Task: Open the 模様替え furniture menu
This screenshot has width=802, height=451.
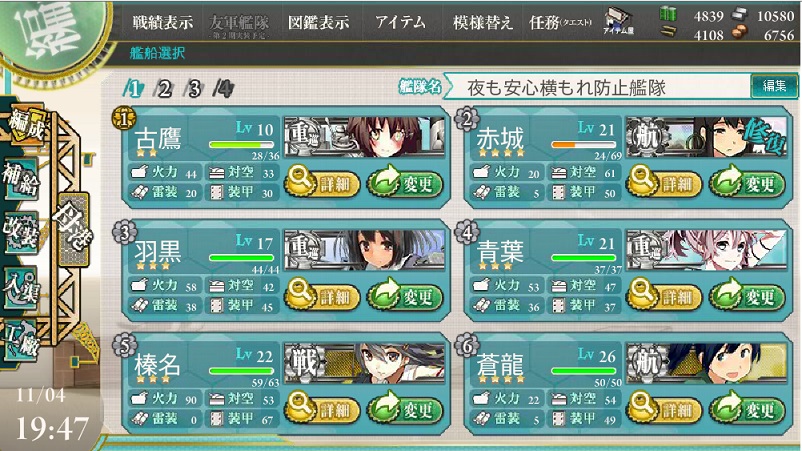Action: (x=483, y=22)
